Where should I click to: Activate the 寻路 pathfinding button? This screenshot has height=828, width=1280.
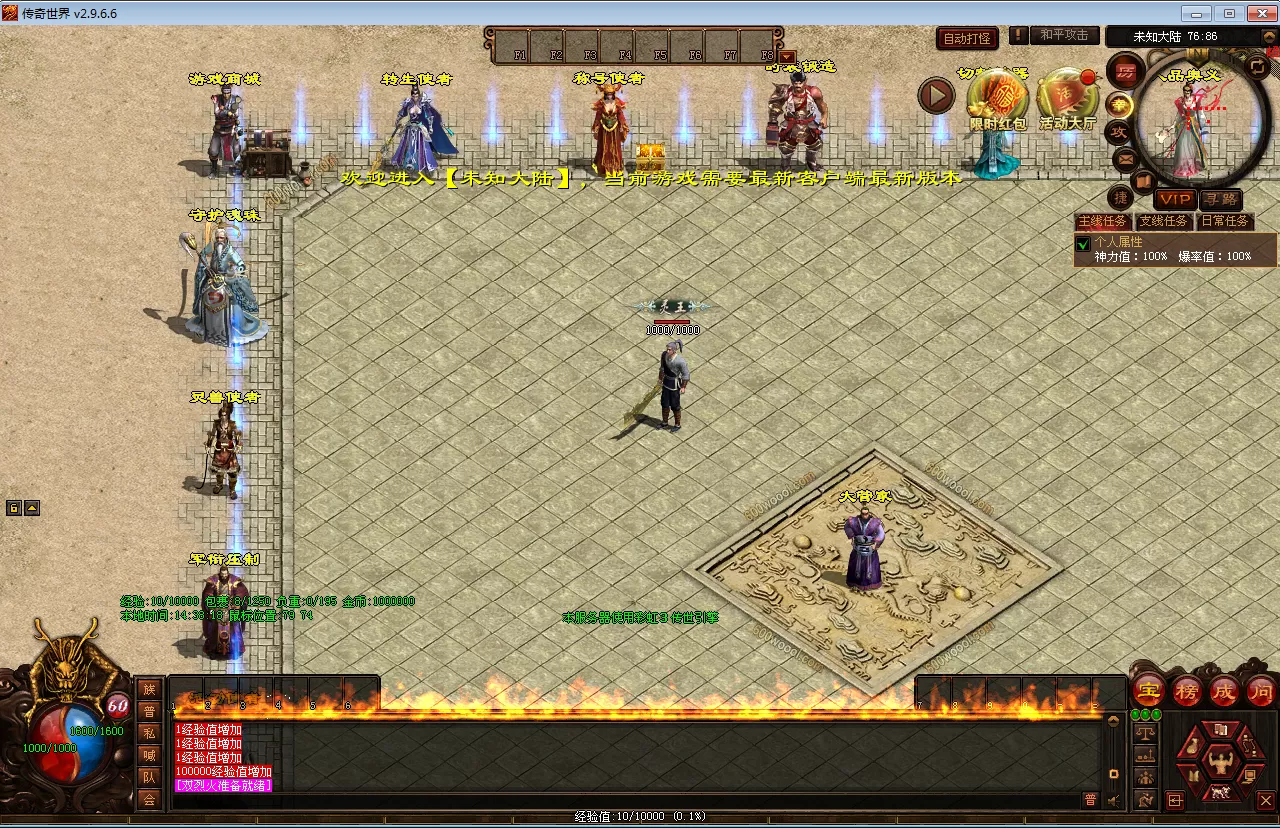coord(1220,200)
